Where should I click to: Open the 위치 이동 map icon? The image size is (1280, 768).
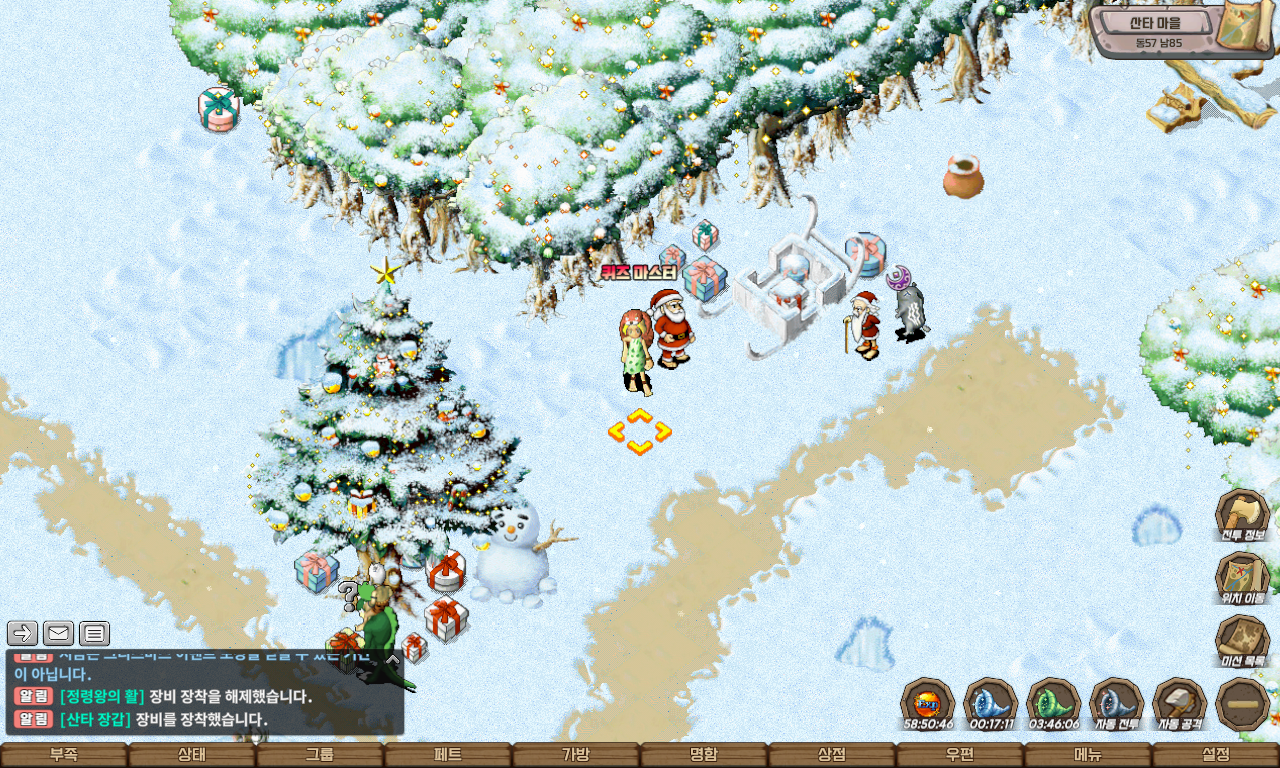(1242, 577)
